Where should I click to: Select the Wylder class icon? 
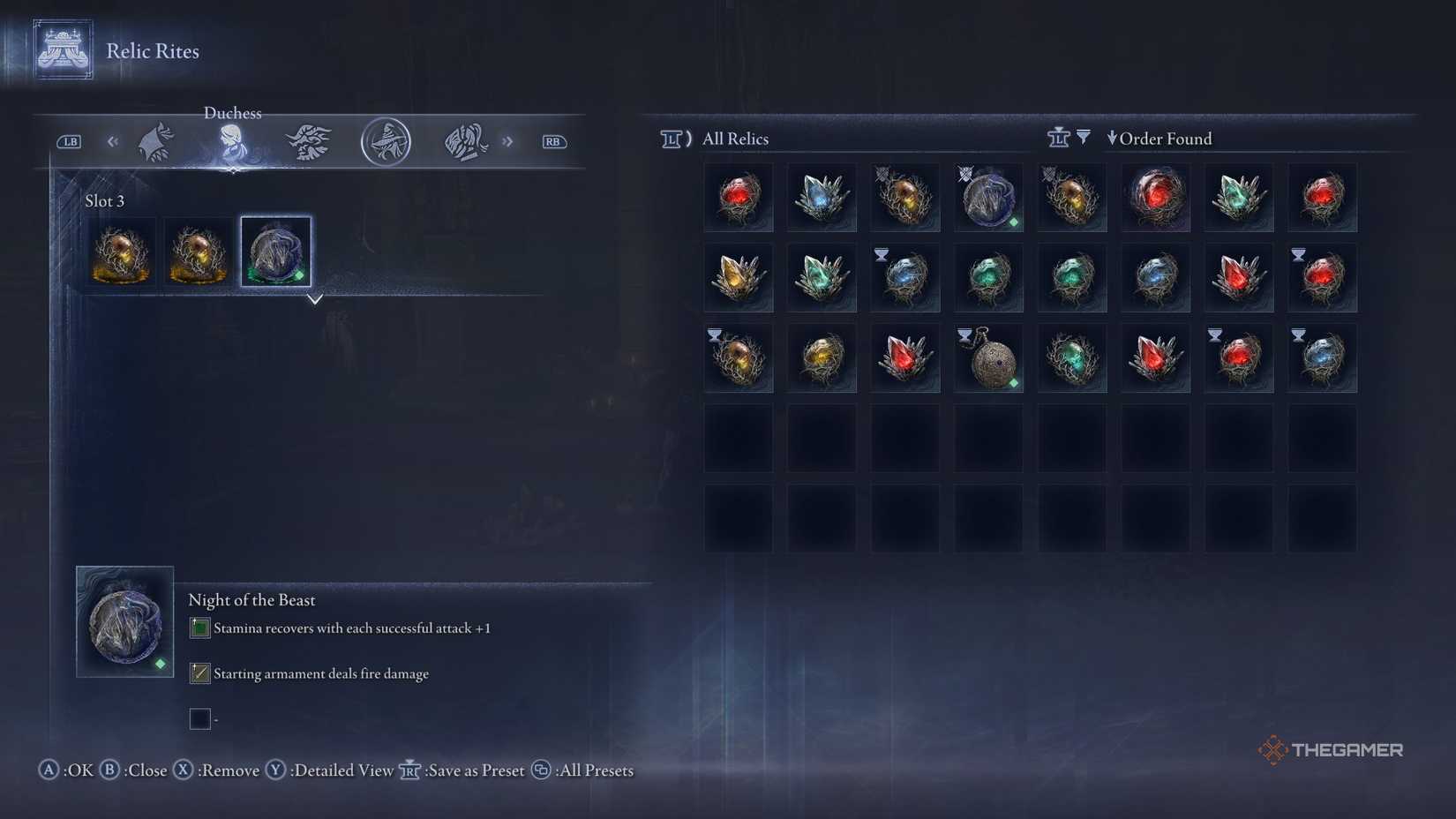(x=154, y=141)
